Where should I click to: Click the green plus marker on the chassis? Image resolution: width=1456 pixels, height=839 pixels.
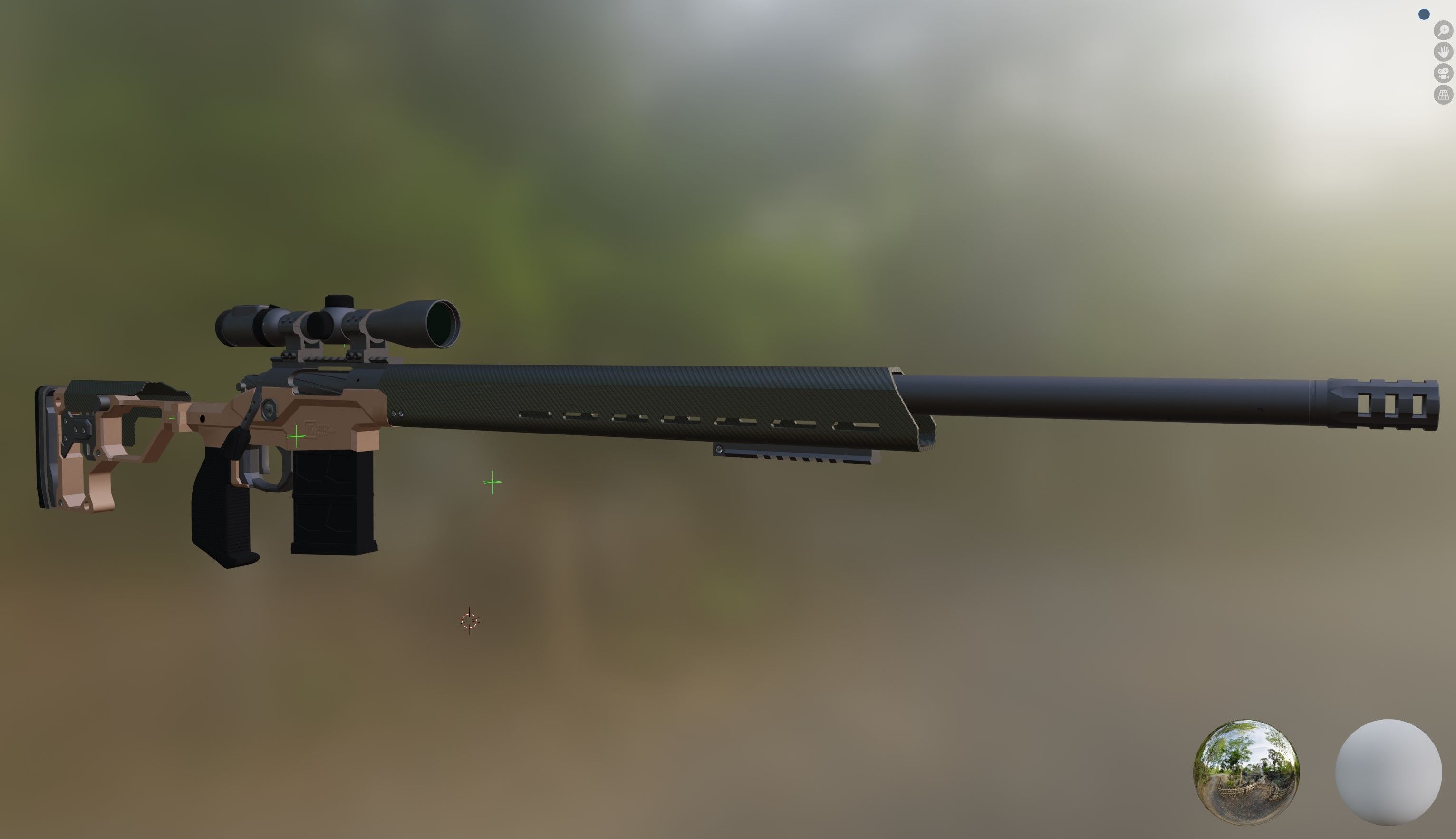296,438
